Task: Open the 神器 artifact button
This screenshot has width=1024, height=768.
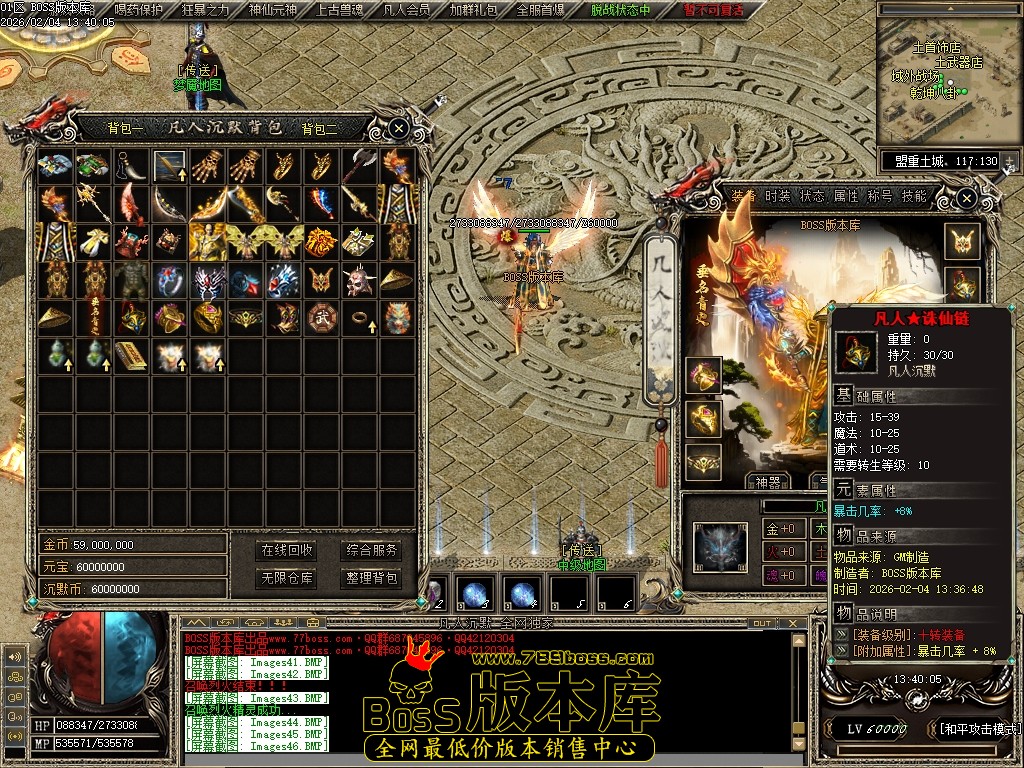Action: [x=768, y=481]
